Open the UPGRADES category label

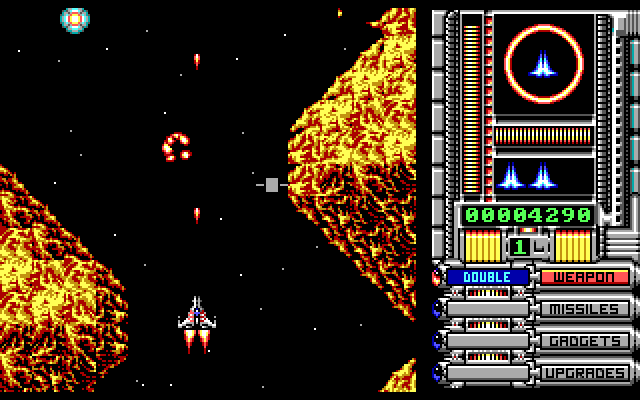tap(586, 373)
